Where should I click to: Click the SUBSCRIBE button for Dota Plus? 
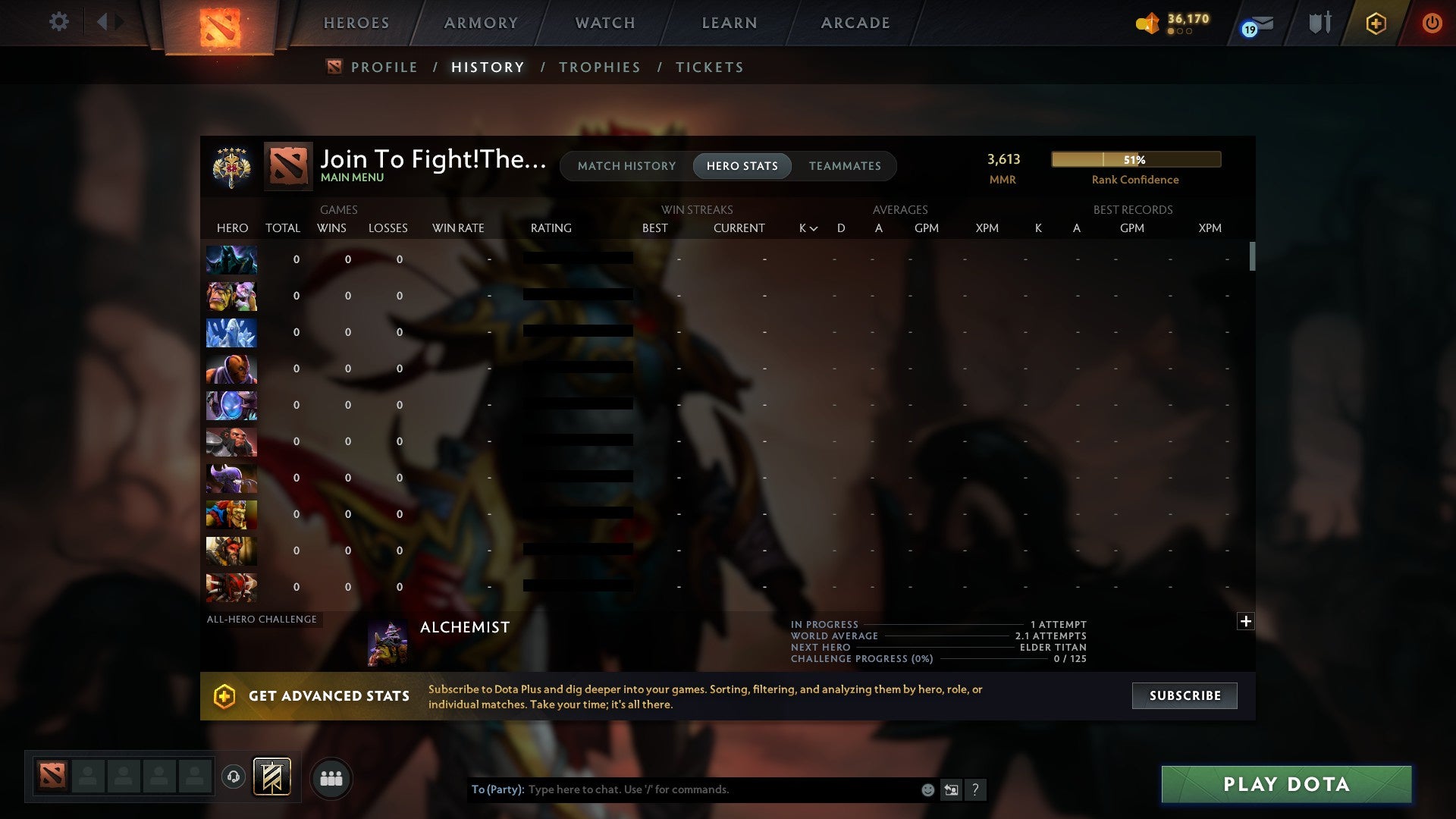coord(1184,695)
